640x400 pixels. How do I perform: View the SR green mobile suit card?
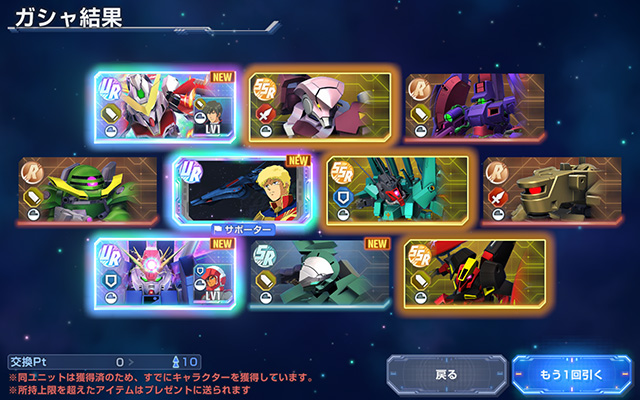[319, 272]
